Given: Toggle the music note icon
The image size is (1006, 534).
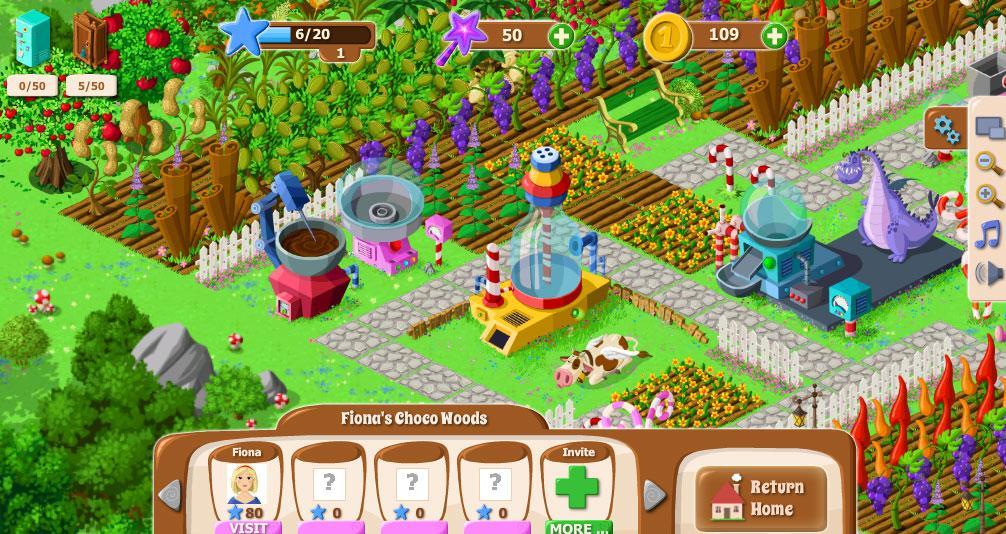Looking at the screenshot, I should pyautogui.click(x=988, y=234).
